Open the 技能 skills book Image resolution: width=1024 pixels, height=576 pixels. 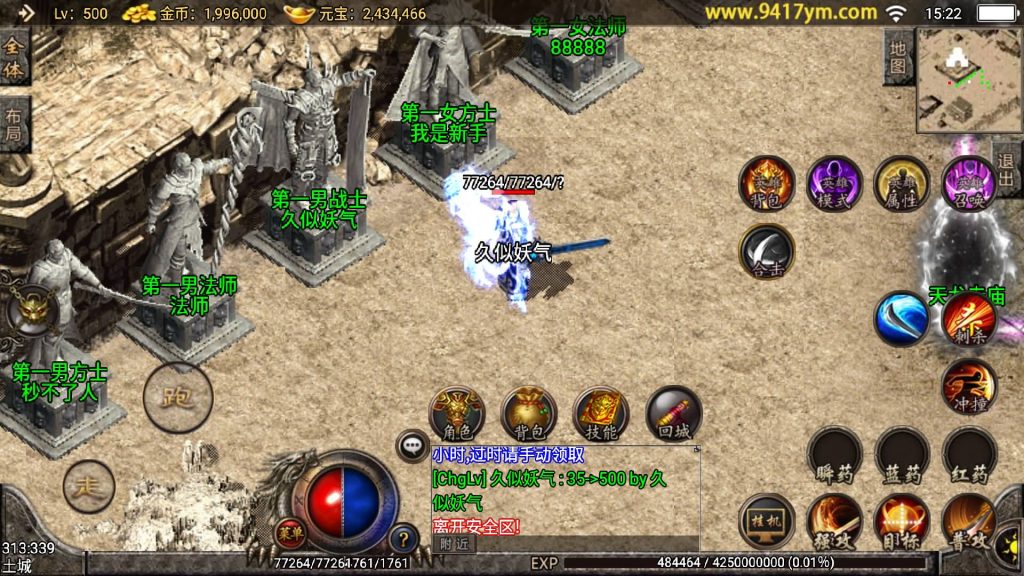pos(601,413)
